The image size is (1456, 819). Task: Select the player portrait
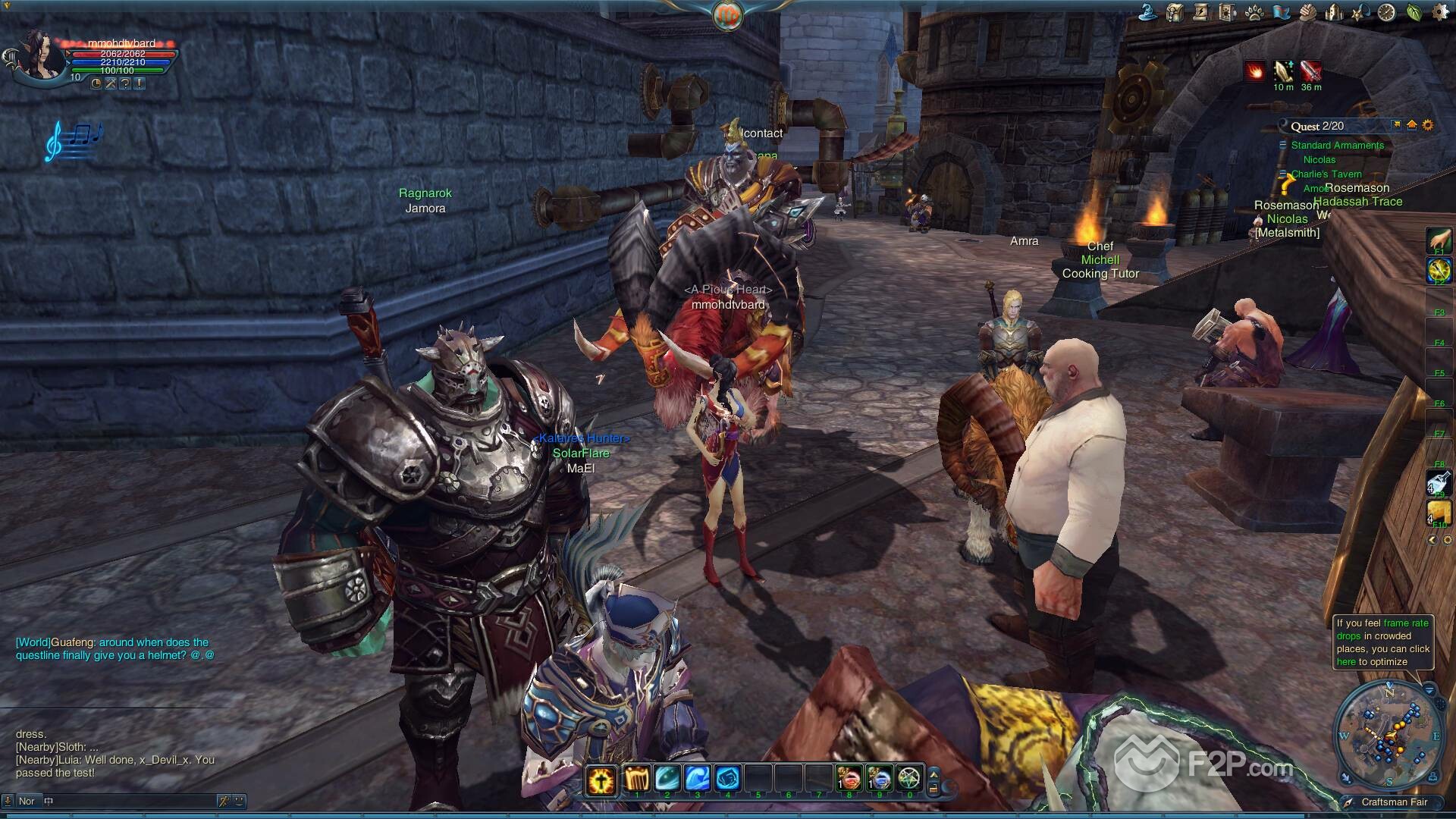(x=39, y=55)
